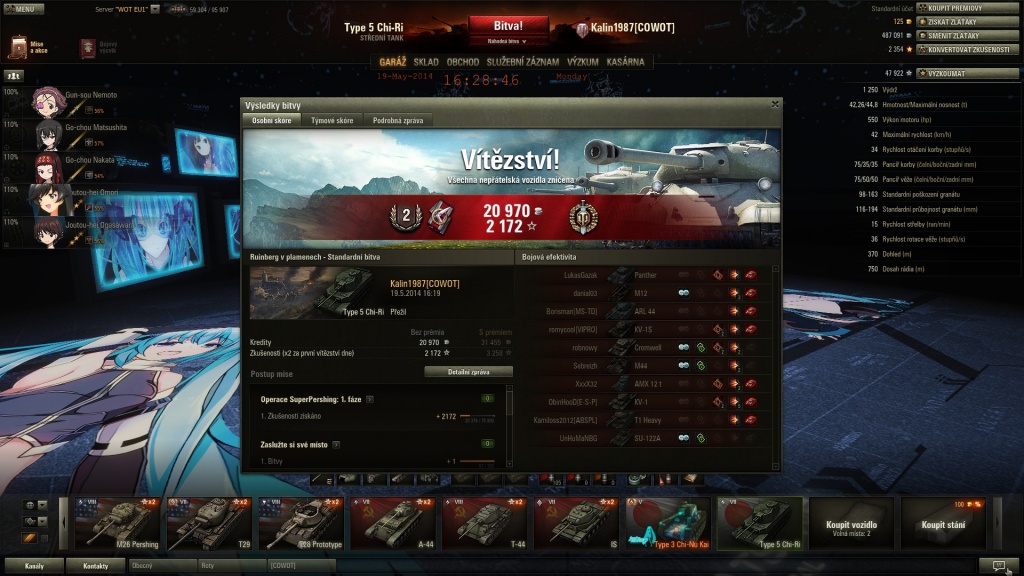Select the Osobní skóre tab
Screen dimensions: 1024x576
[271, 120]
